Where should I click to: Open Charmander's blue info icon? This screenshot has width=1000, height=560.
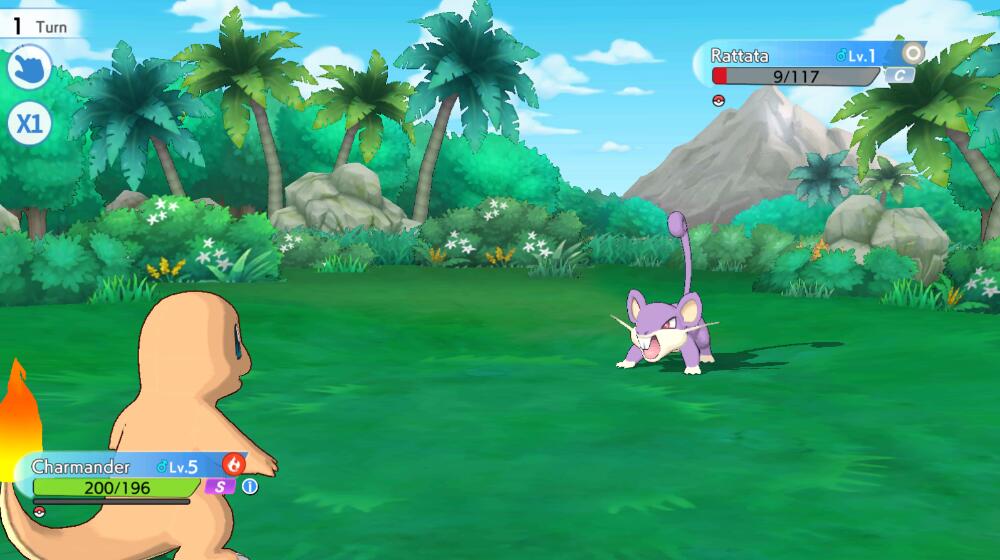click(x=249, y=487)
